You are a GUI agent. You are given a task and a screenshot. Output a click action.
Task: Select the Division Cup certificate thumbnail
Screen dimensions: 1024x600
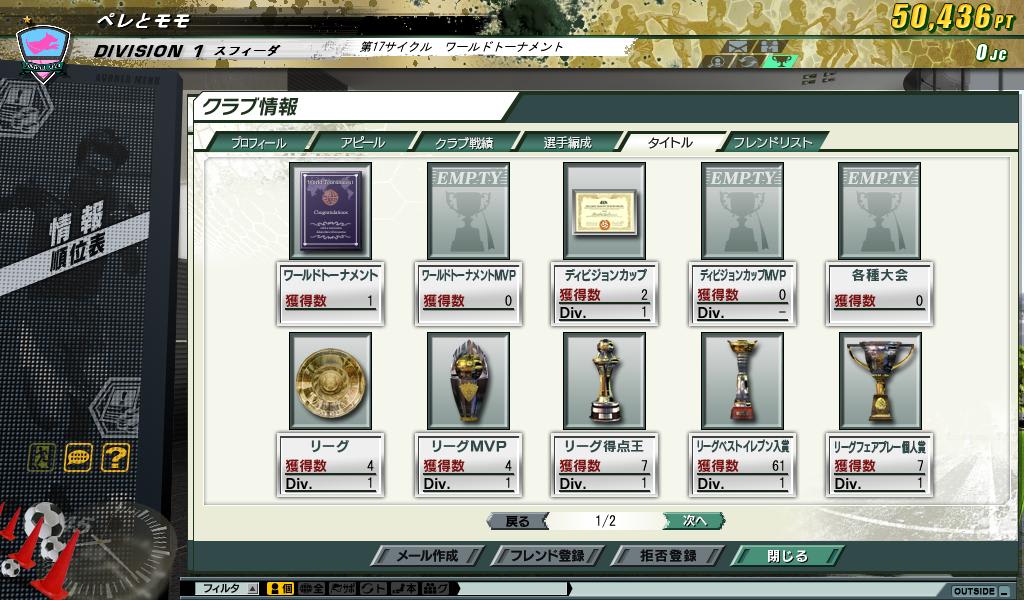coord(604,211)
